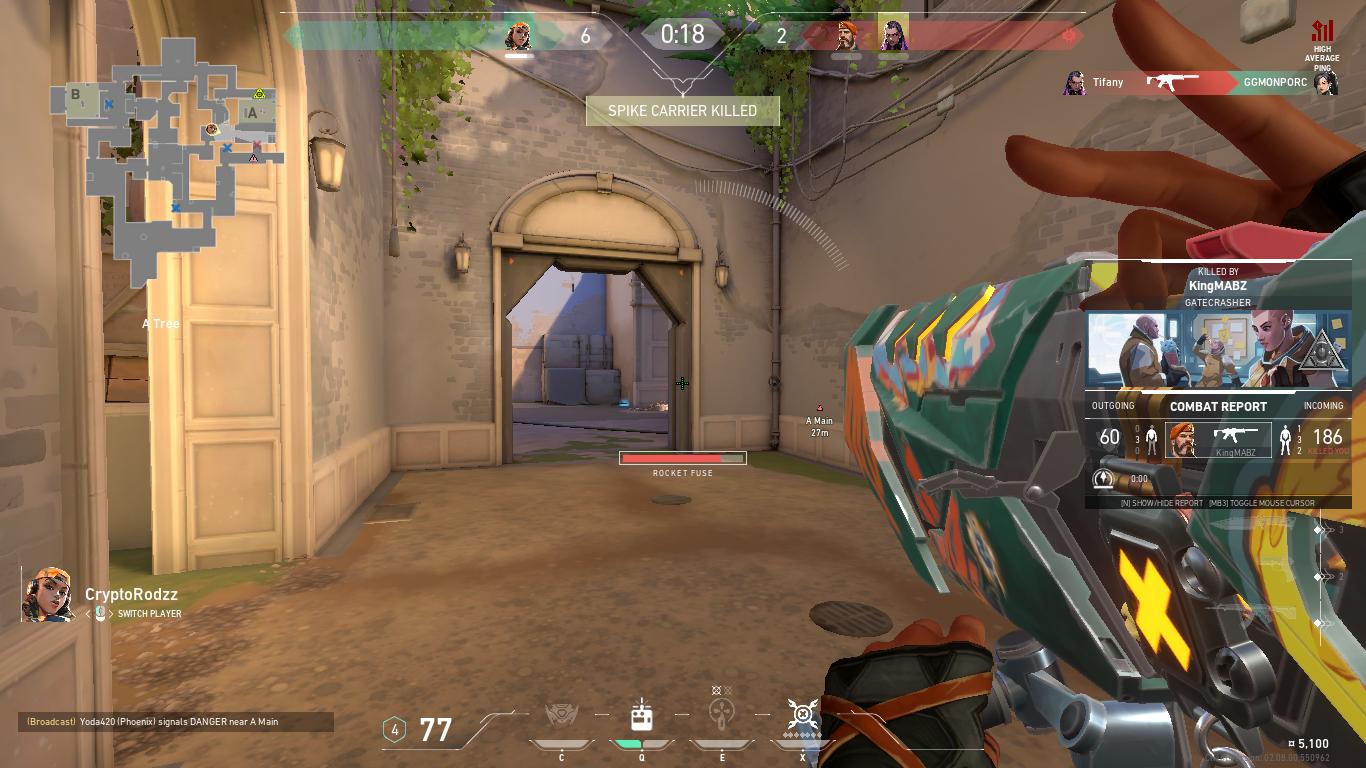
Task: Click the B site marker on the minimap
Action: [76, 95]
